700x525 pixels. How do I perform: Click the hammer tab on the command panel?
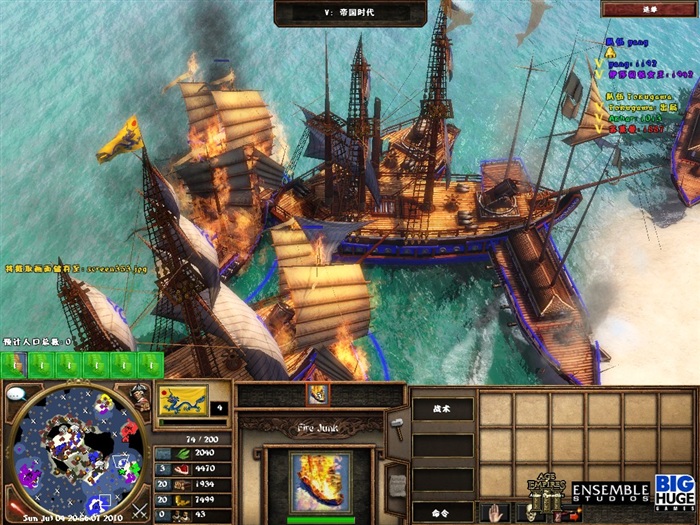point(395,426)
